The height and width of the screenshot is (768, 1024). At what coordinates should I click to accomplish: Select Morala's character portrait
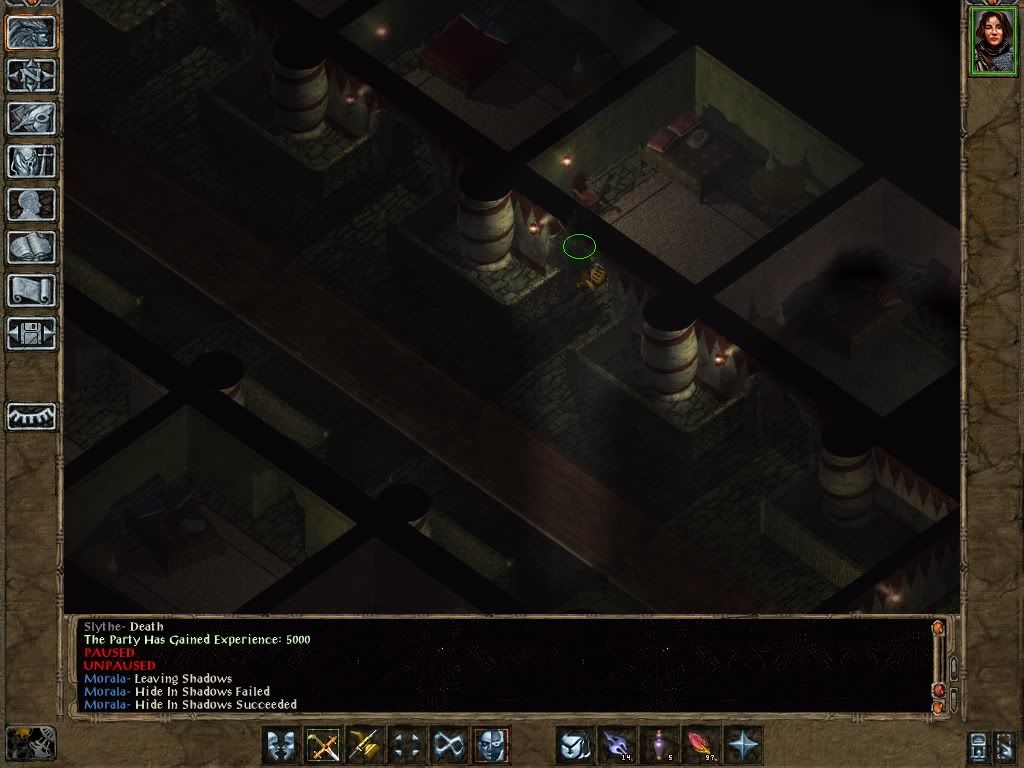[992, 41]
